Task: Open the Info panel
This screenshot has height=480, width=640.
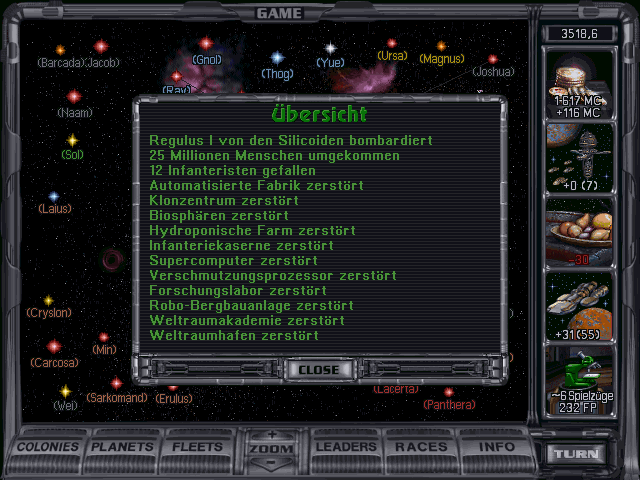Action: click(x=497, y=446)
